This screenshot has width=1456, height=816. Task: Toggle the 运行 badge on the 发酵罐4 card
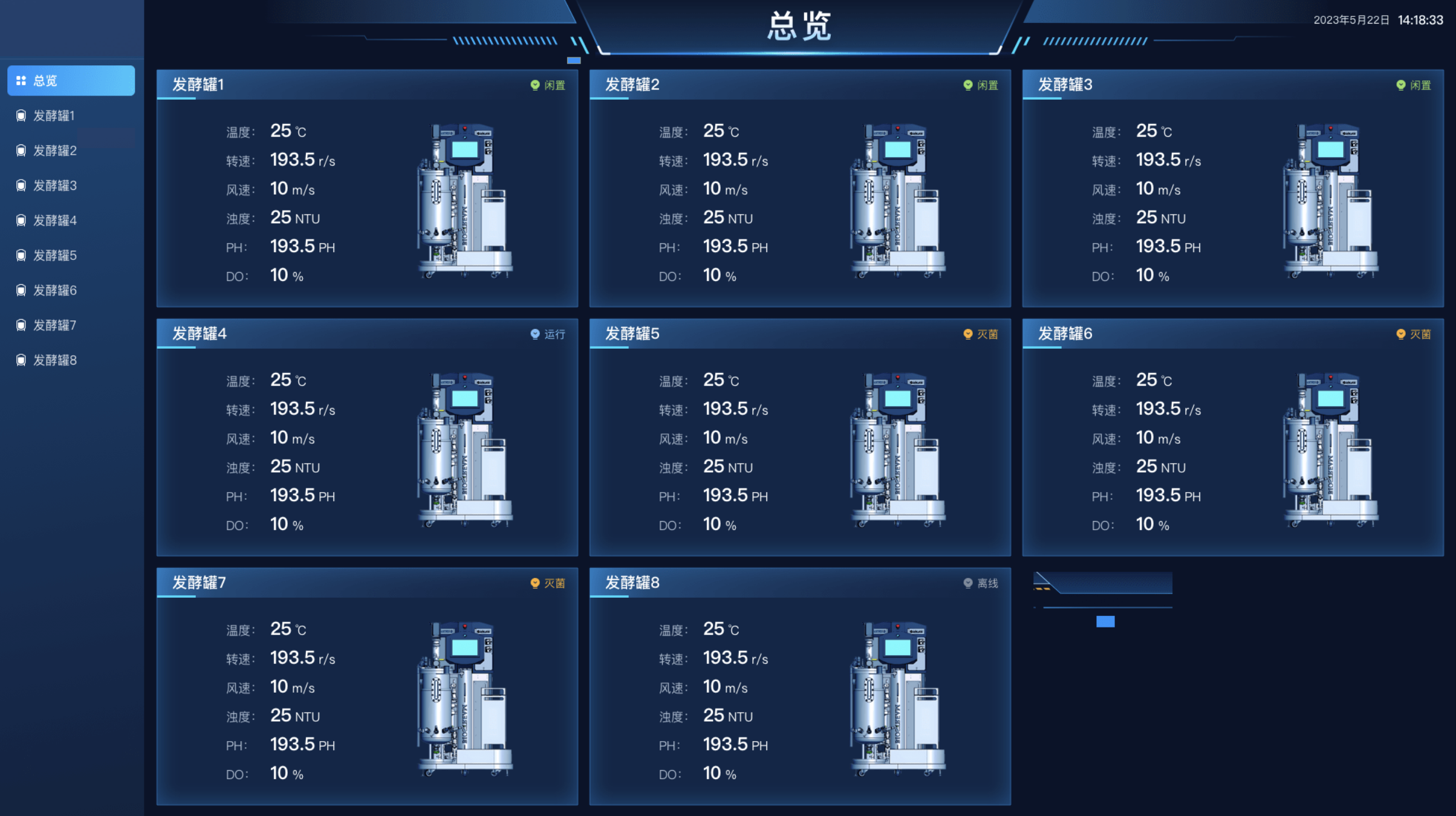click(550, 334)
